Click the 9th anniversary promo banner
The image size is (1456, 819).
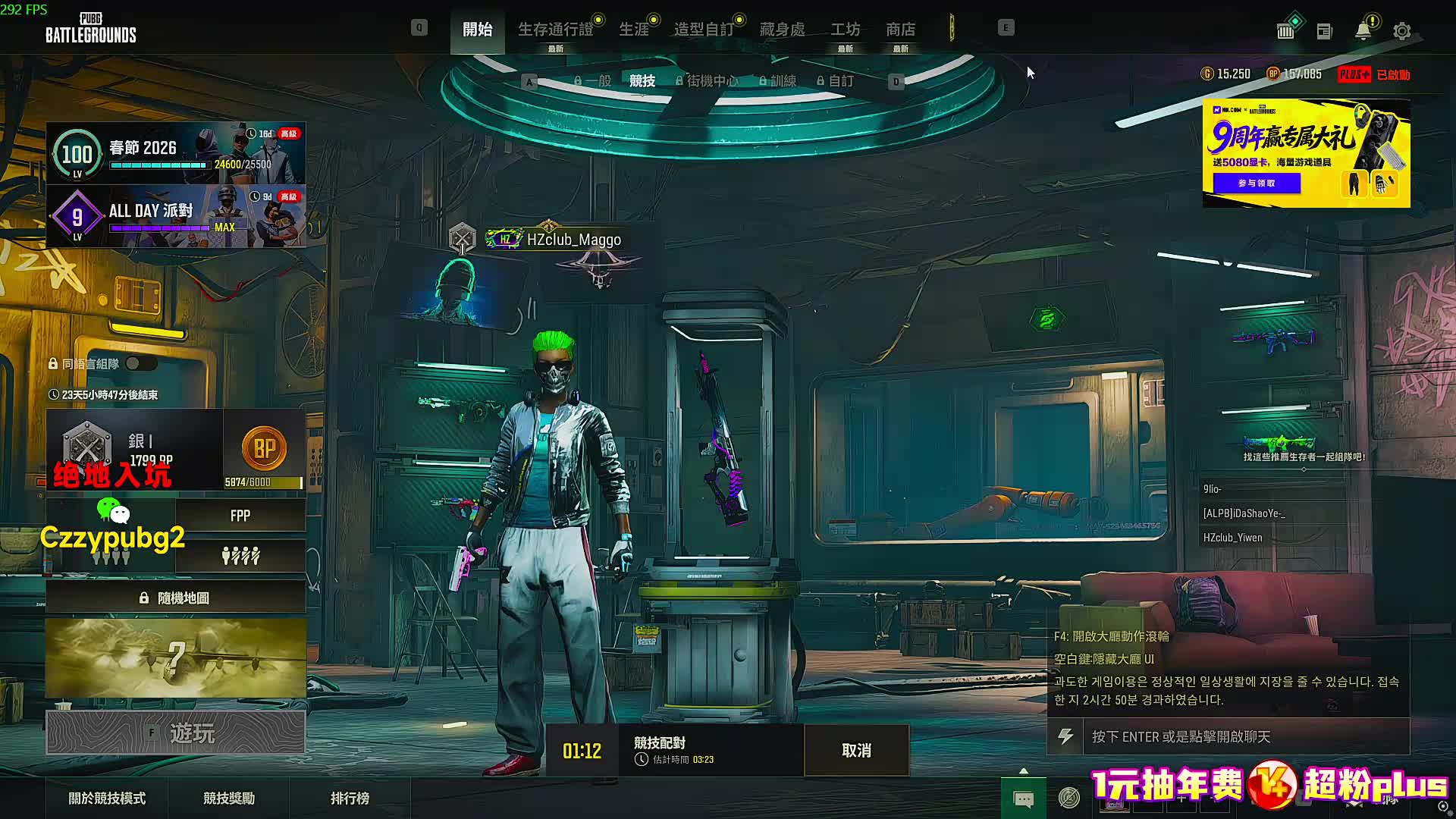pos(1306,153)
